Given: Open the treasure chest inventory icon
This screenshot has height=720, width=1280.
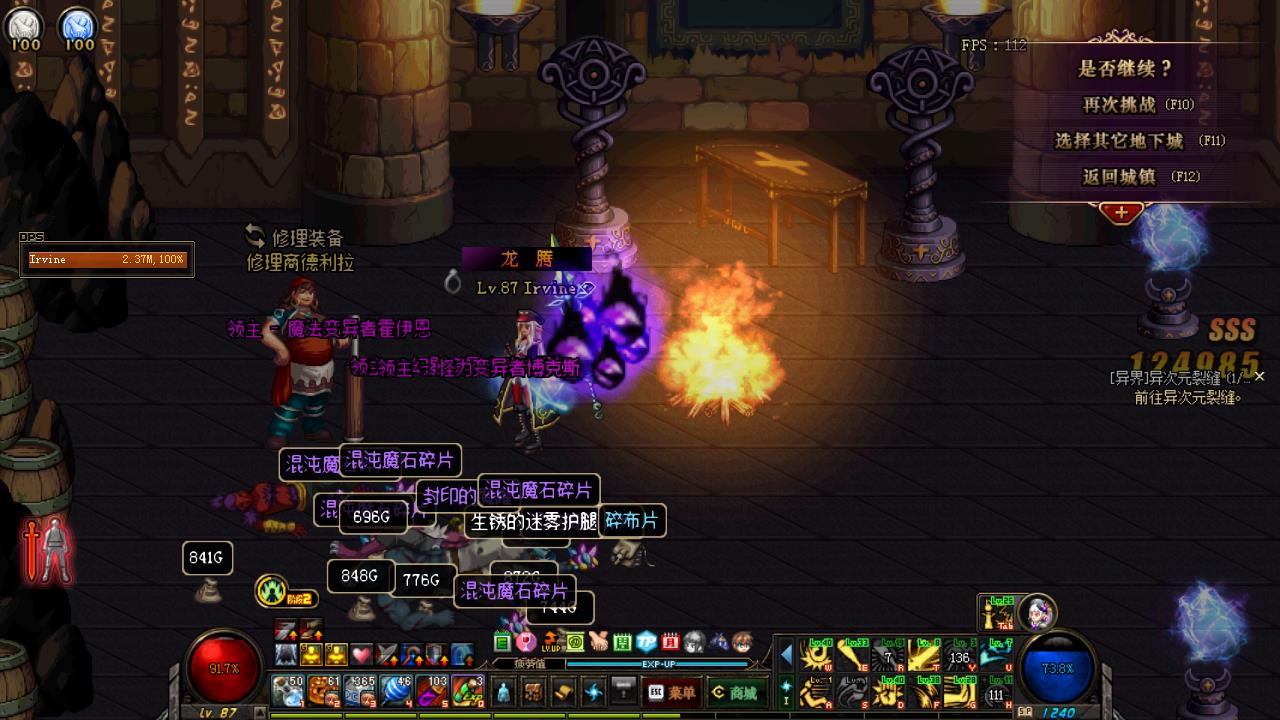Looking at the screenshot, I should (534, 691).
